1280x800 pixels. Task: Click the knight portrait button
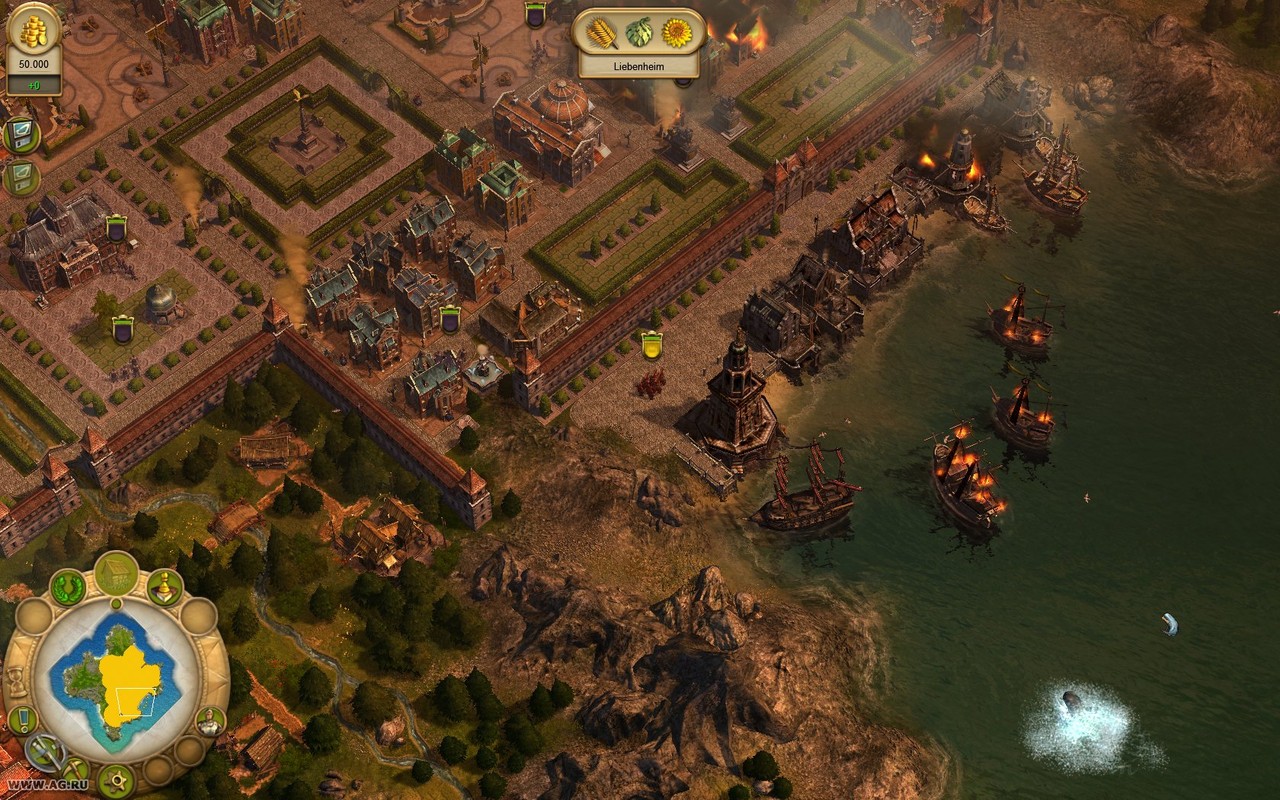210,720
